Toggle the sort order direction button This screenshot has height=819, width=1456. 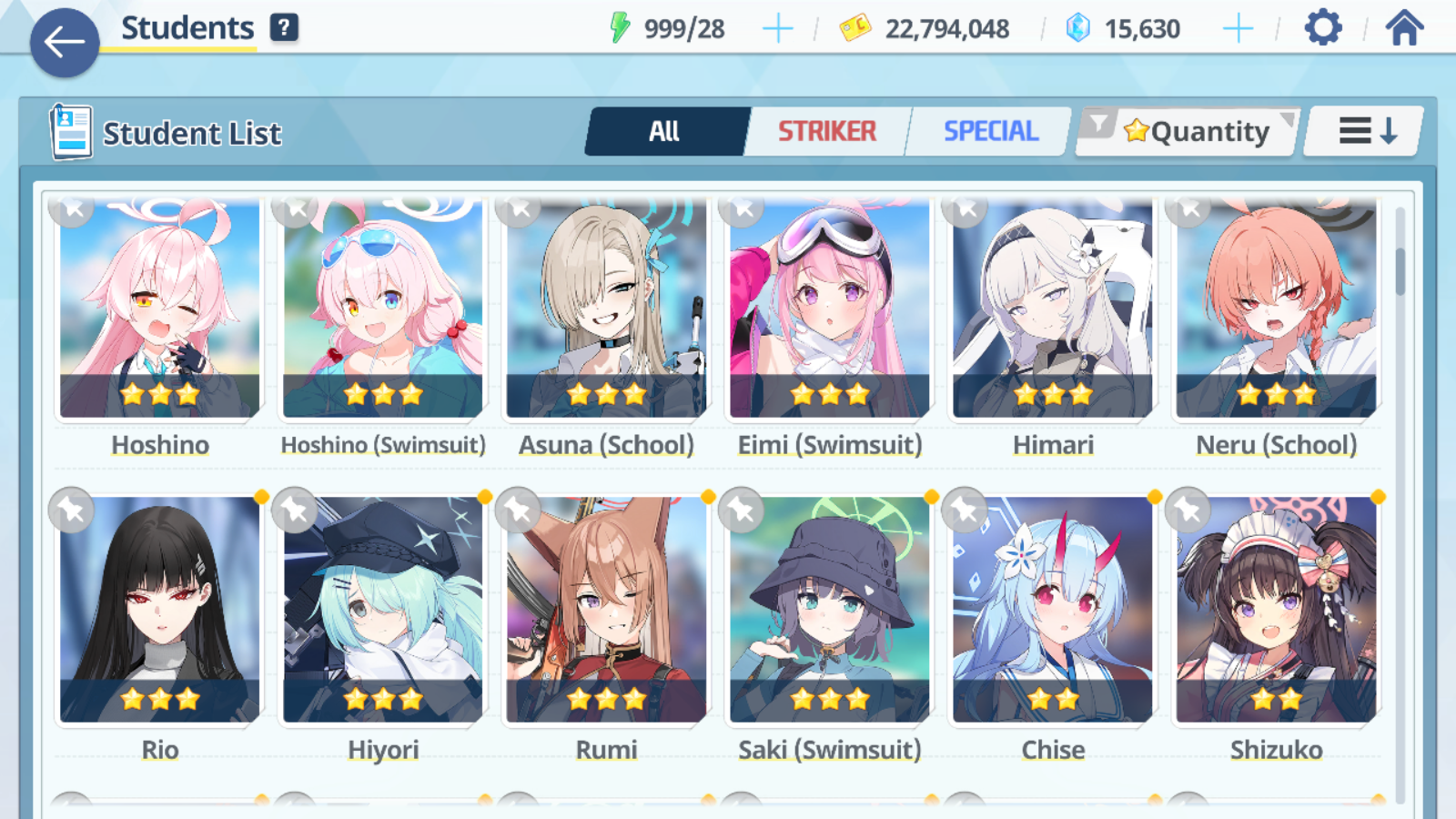[1365, 132]
